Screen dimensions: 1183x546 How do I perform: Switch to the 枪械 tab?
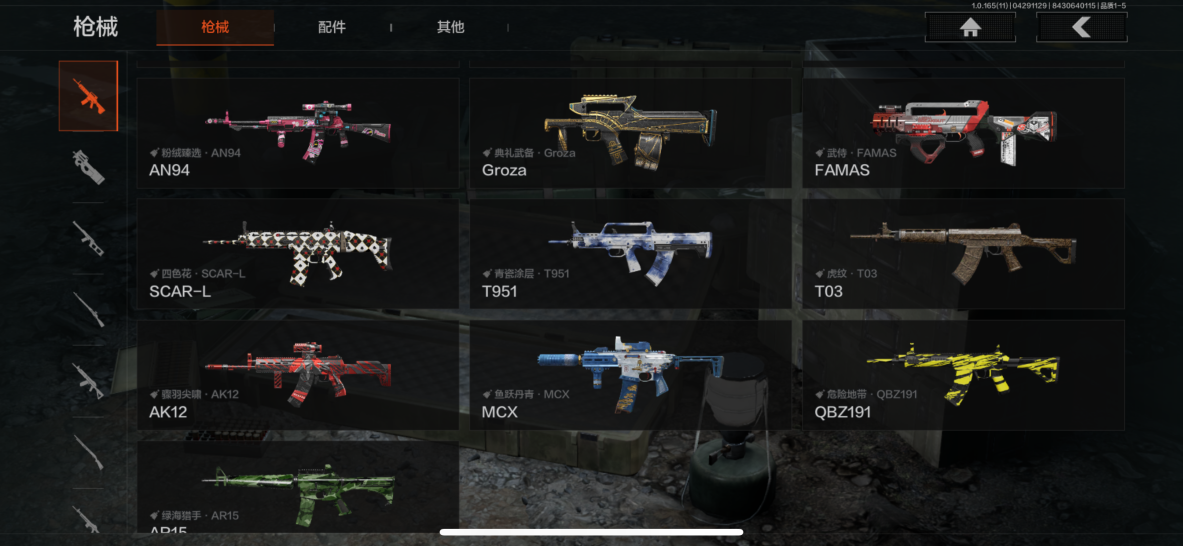pos(215,27)
